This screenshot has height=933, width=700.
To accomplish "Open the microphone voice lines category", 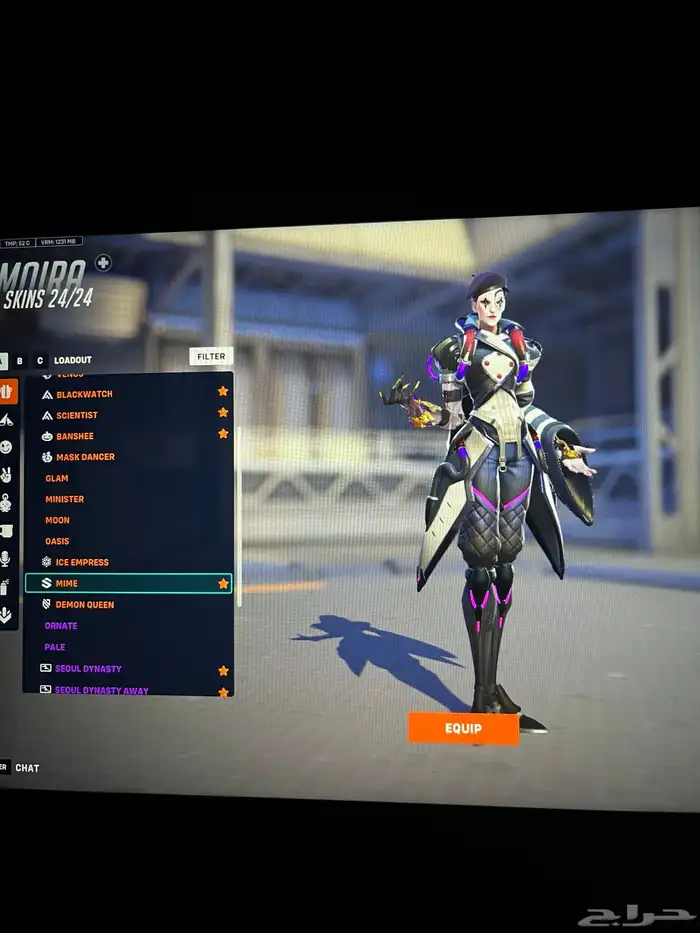I will [6, 558].
